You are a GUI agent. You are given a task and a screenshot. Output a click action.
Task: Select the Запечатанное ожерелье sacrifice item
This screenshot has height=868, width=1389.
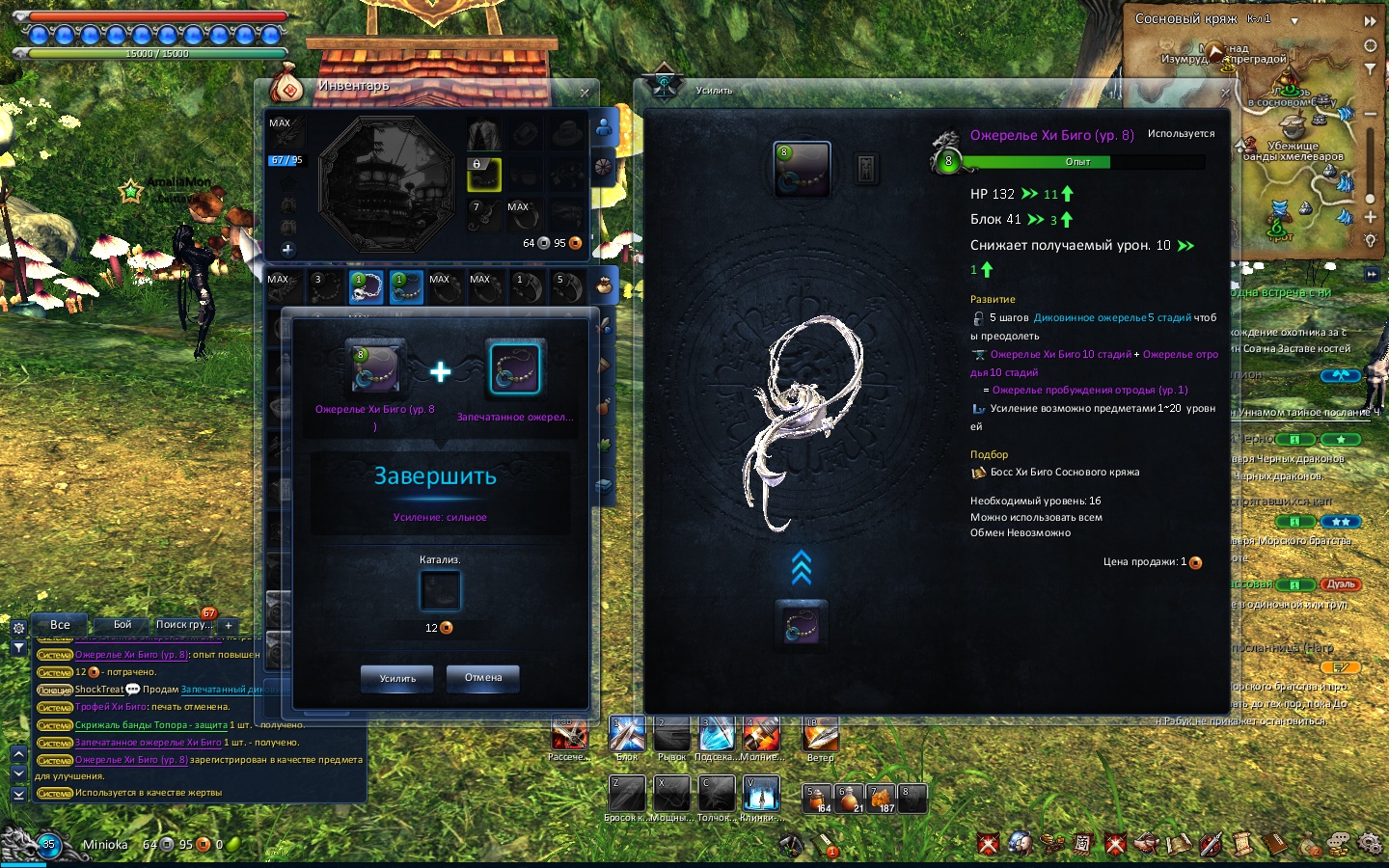pos(515,368)
